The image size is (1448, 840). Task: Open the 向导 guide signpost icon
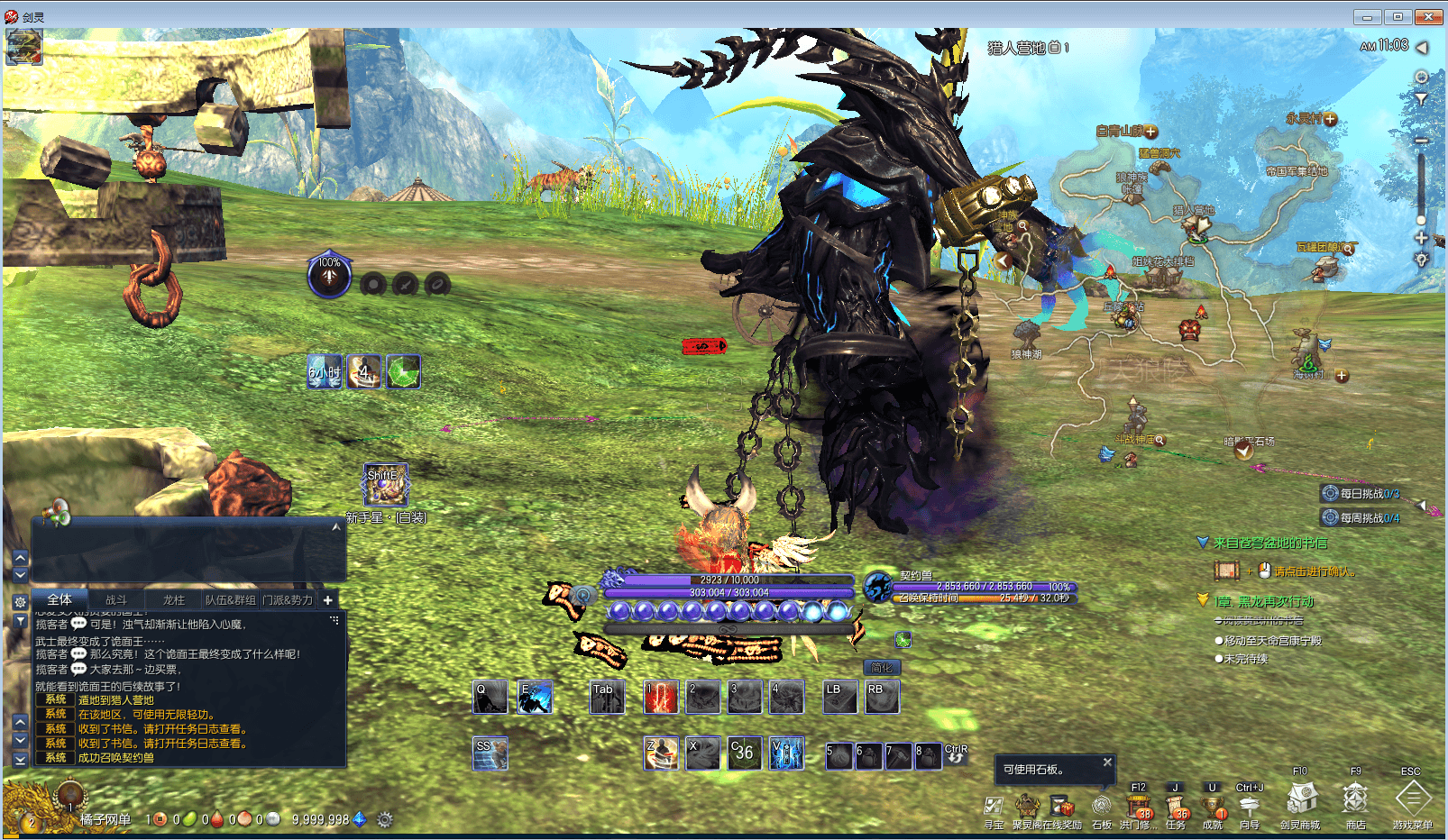point(1249,806)
